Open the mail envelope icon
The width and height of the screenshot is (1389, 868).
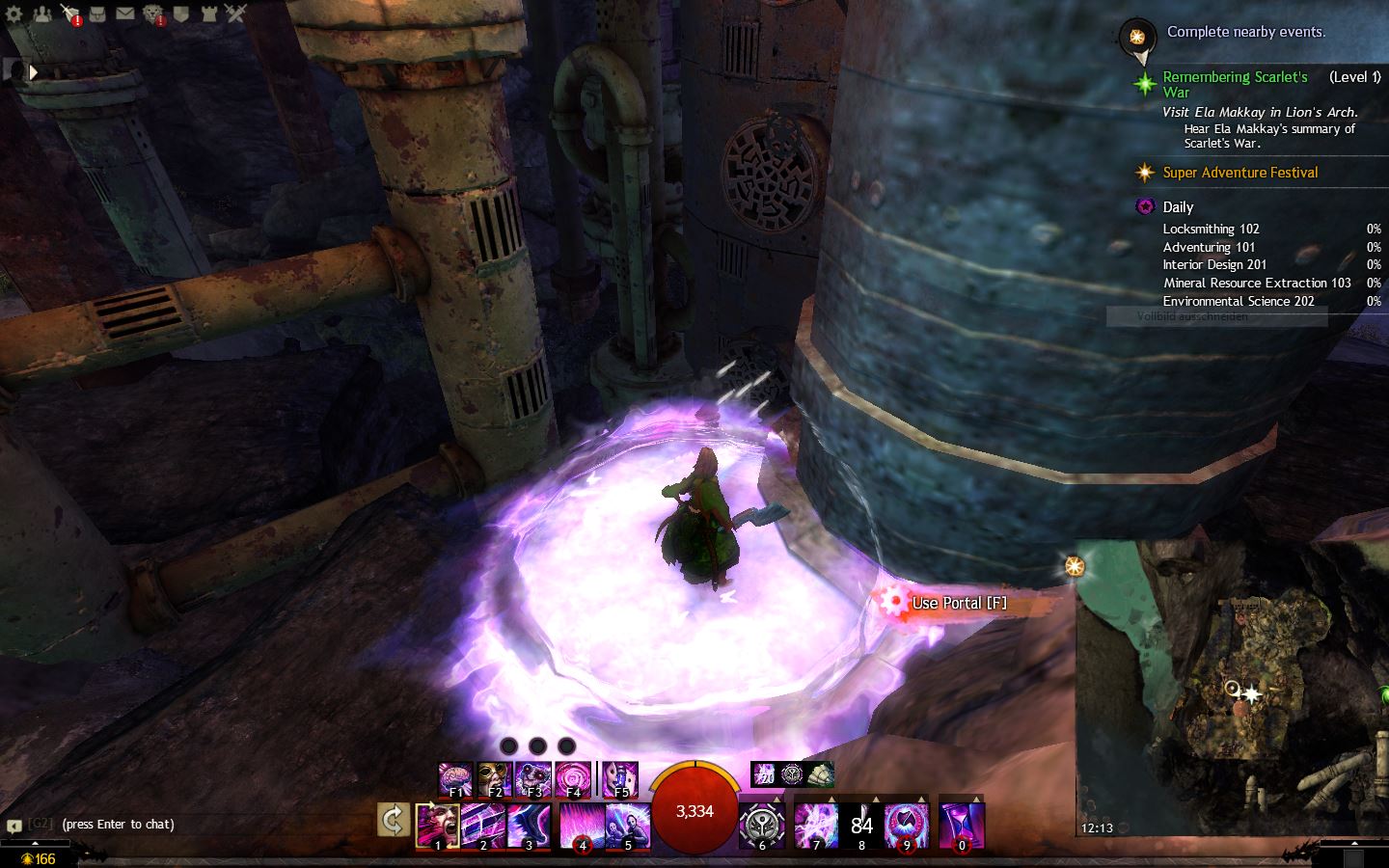tap(125, 14)
